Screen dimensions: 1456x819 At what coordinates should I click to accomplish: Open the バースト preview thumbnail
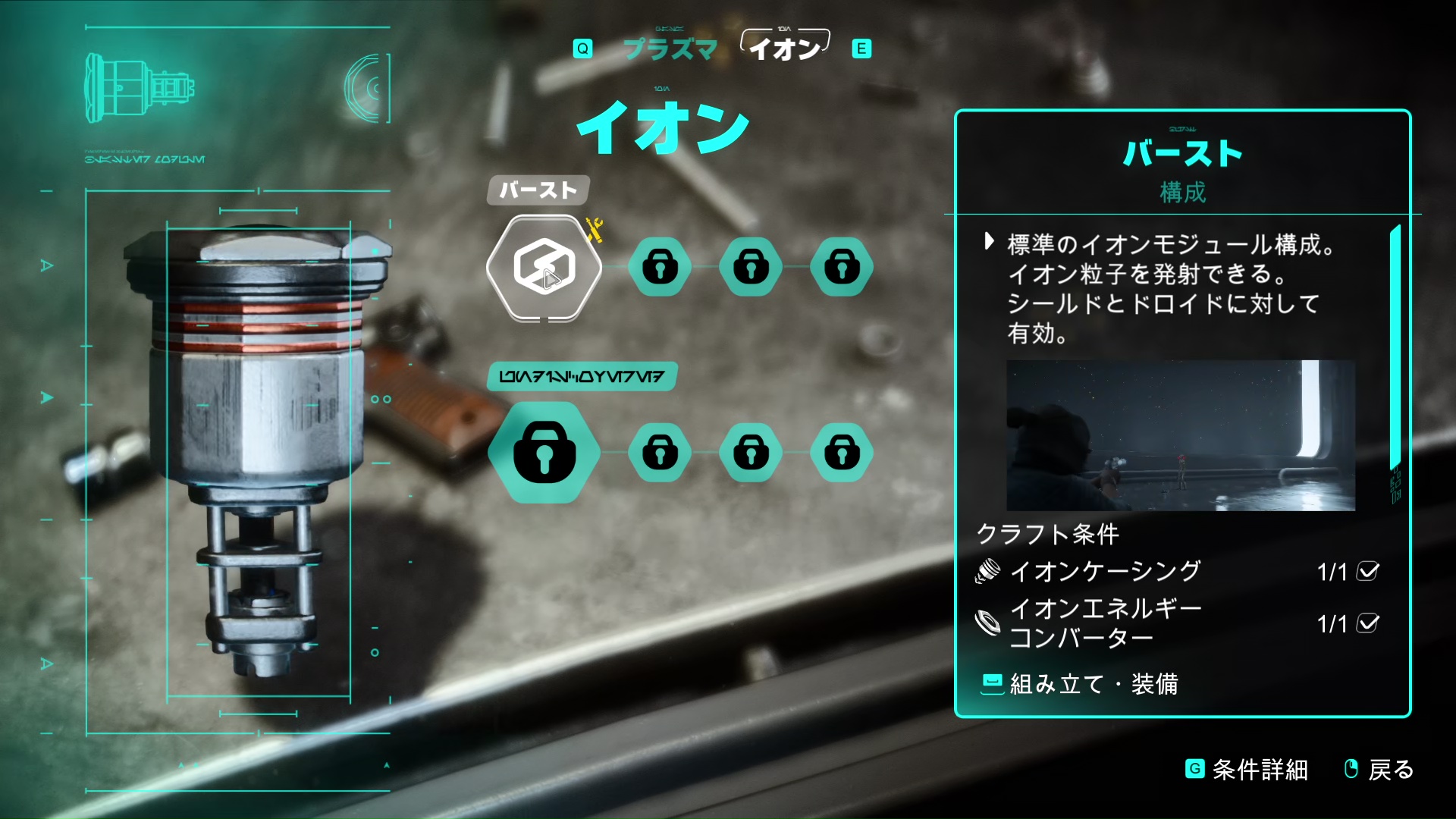point(1180,435)
